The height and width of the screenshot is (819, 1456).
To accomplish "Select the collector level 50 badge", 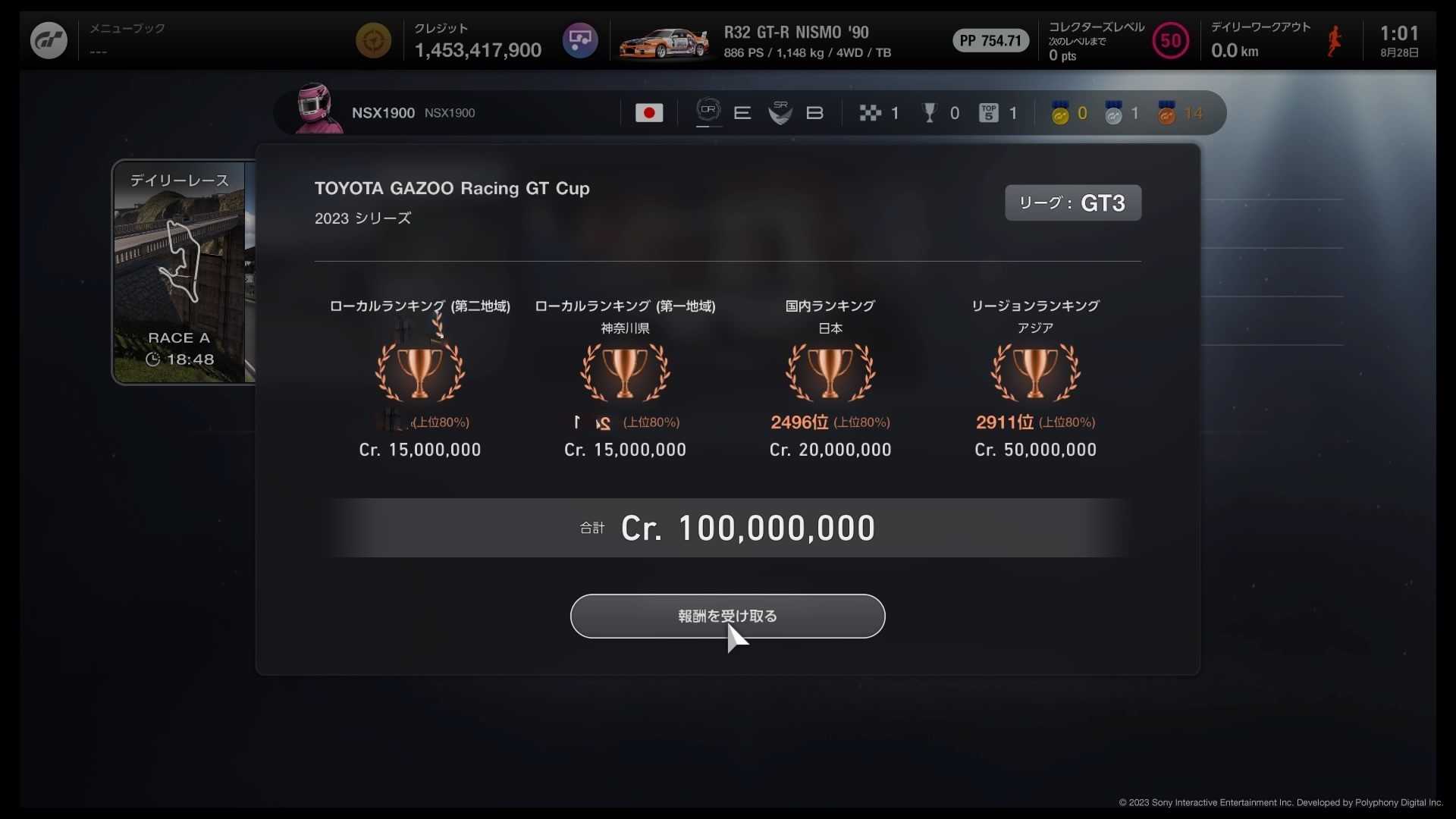I will coord(1170,40).
